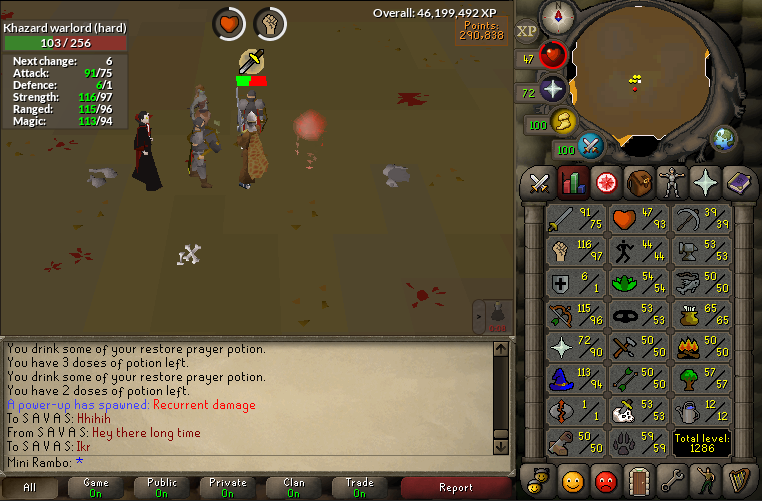Open the Combat Options tab
The width and height of the screenshot is (762, 501).
540,183
